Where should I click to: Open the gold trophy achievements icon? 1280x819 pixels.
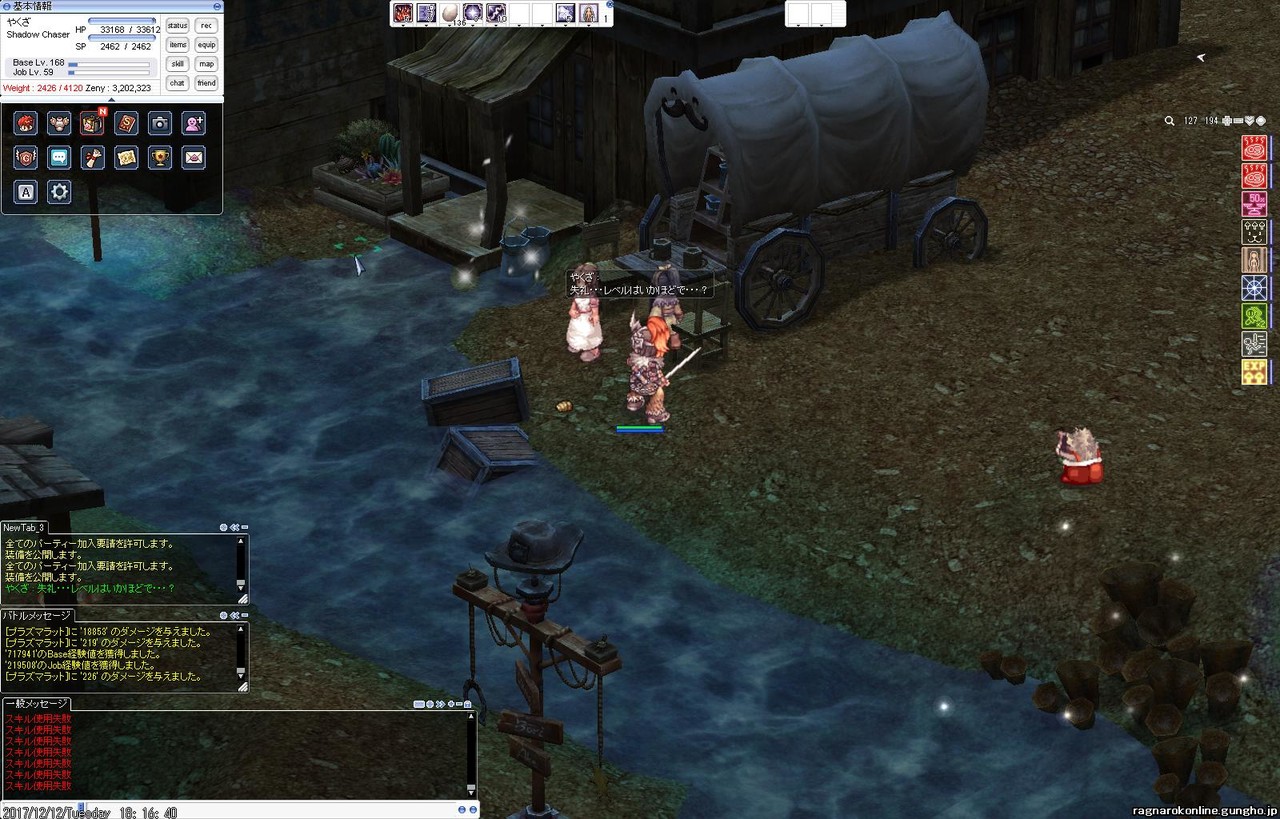point(160,157)
